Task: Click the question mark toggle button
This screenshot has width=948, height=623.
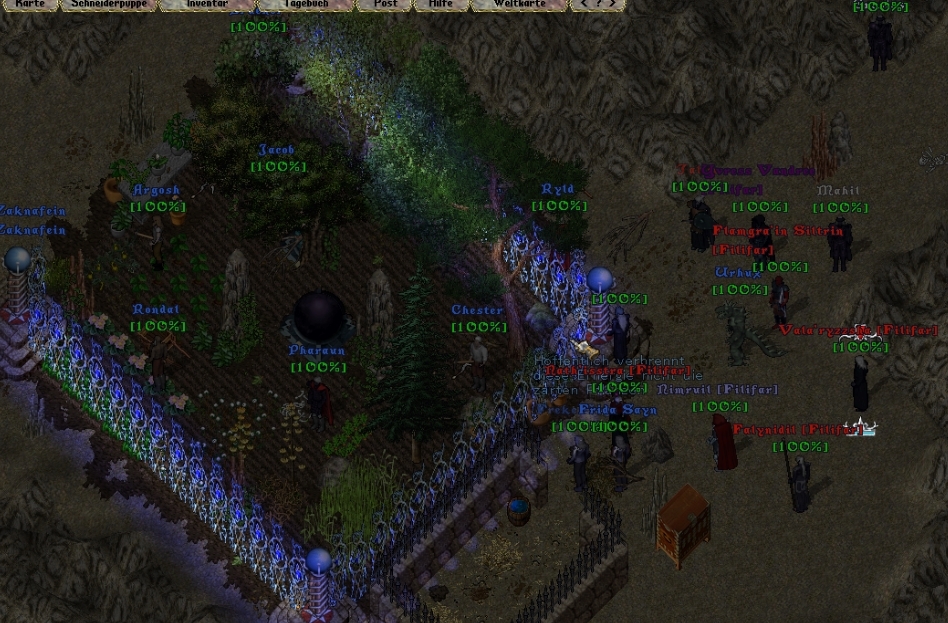Action: coord(598,4)
